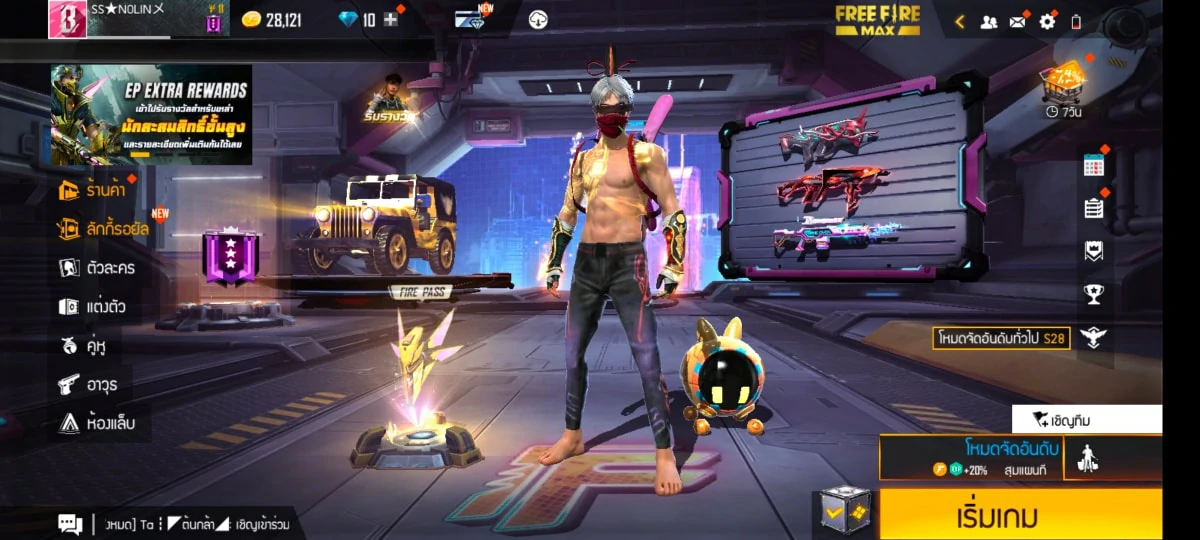Check the mail envelope icon
The image size is (1200, 540).
pyautogui.click(x=1018, y=21)
